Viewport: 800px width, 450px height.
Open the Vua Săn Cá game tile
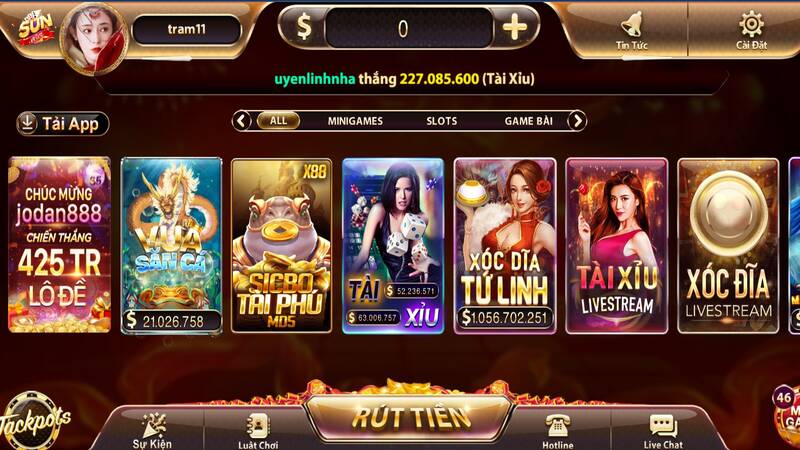click(171, 245)
